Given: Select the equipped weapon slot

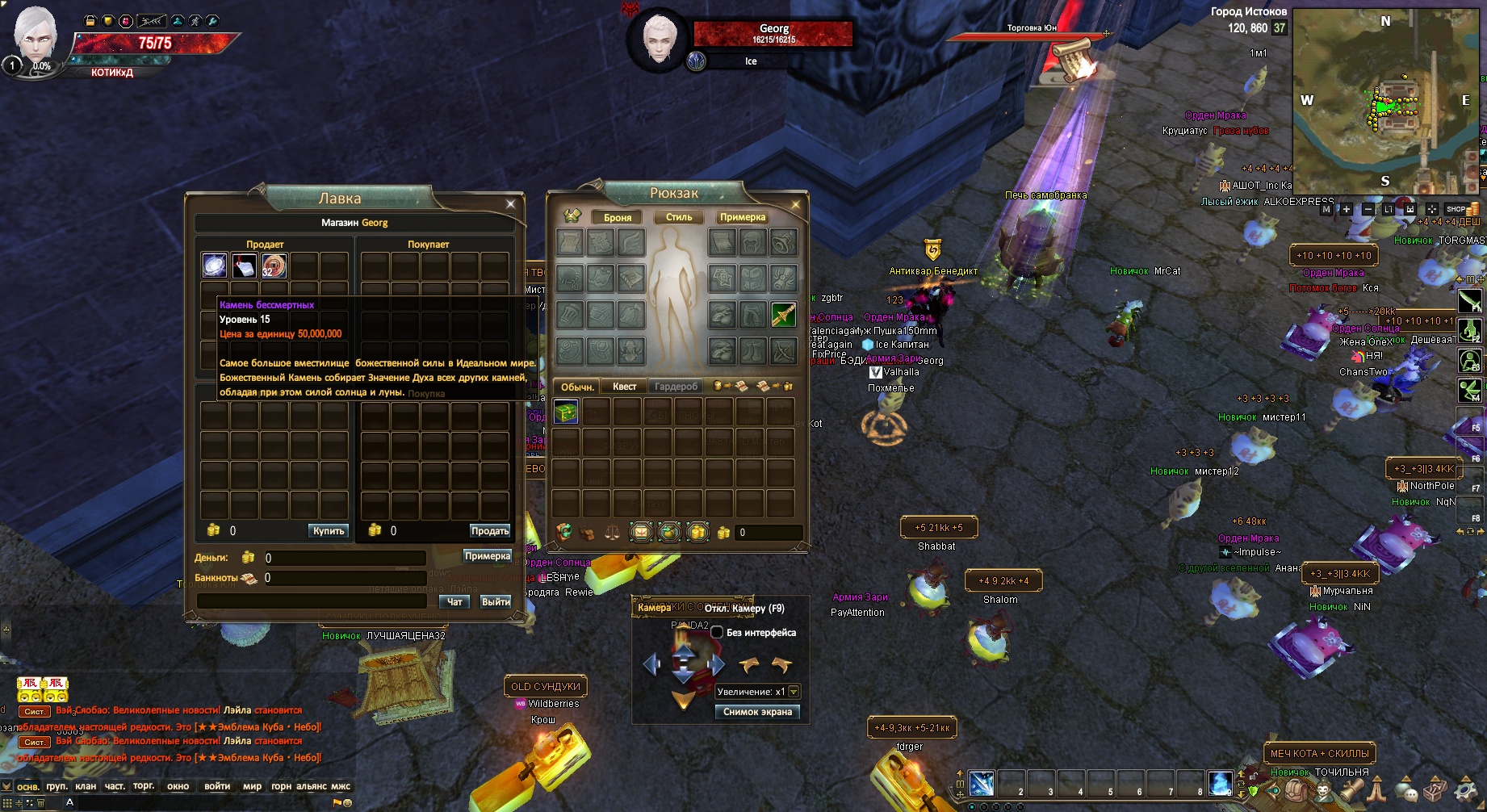Looking at the screenshot, I should click(x=783, y=315).
